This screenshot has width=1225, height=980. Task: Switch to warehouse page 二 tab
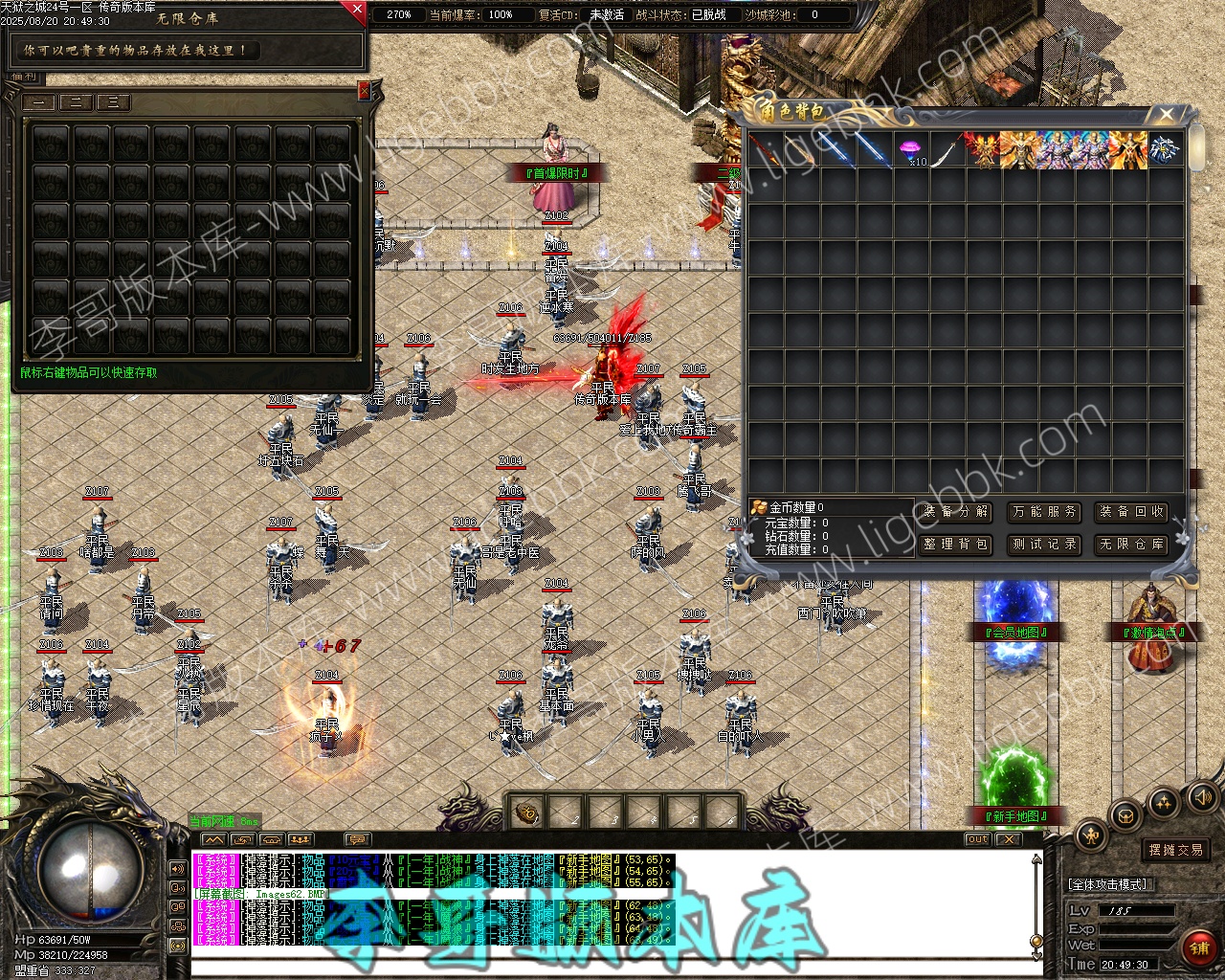pyautogui.click(x=76, y=102)
